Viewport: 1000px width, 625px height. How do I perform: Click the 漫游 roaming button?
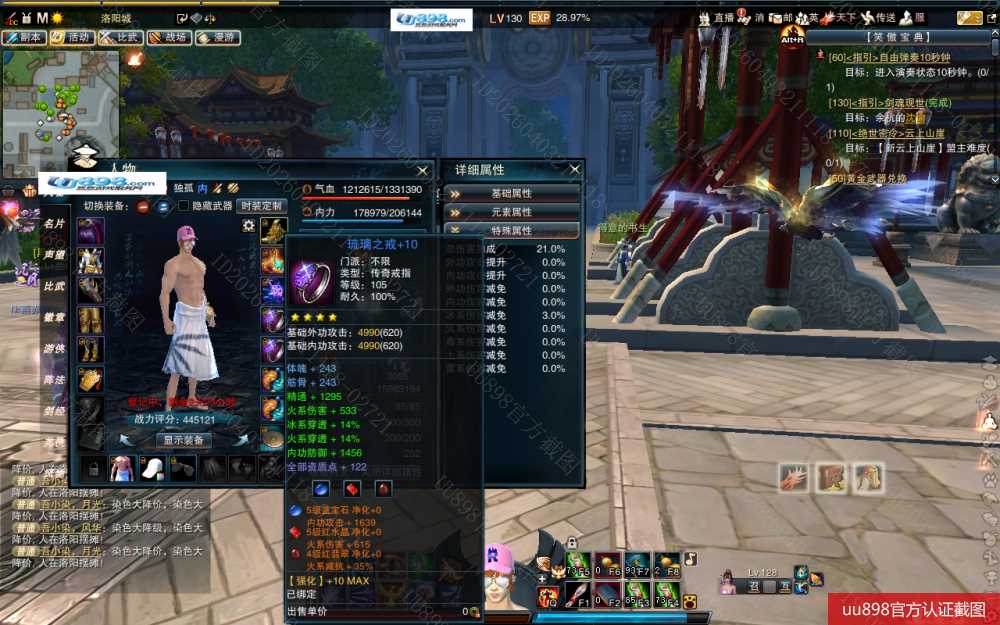tap(218, 37)
